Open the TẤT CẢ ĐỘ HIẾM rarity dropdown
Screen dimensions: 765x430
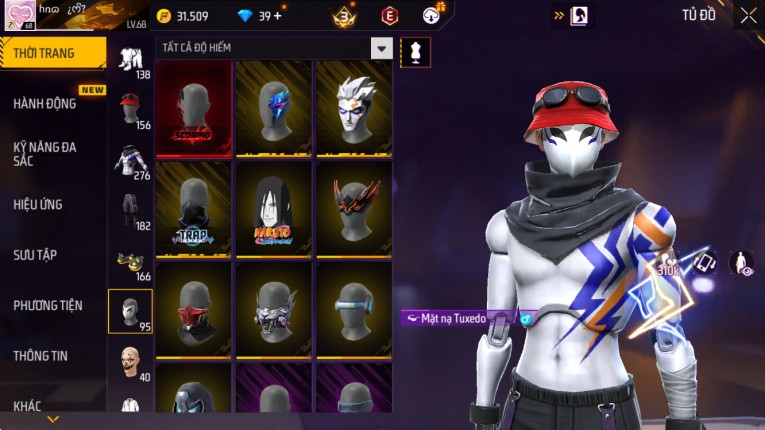coord(381,48)
